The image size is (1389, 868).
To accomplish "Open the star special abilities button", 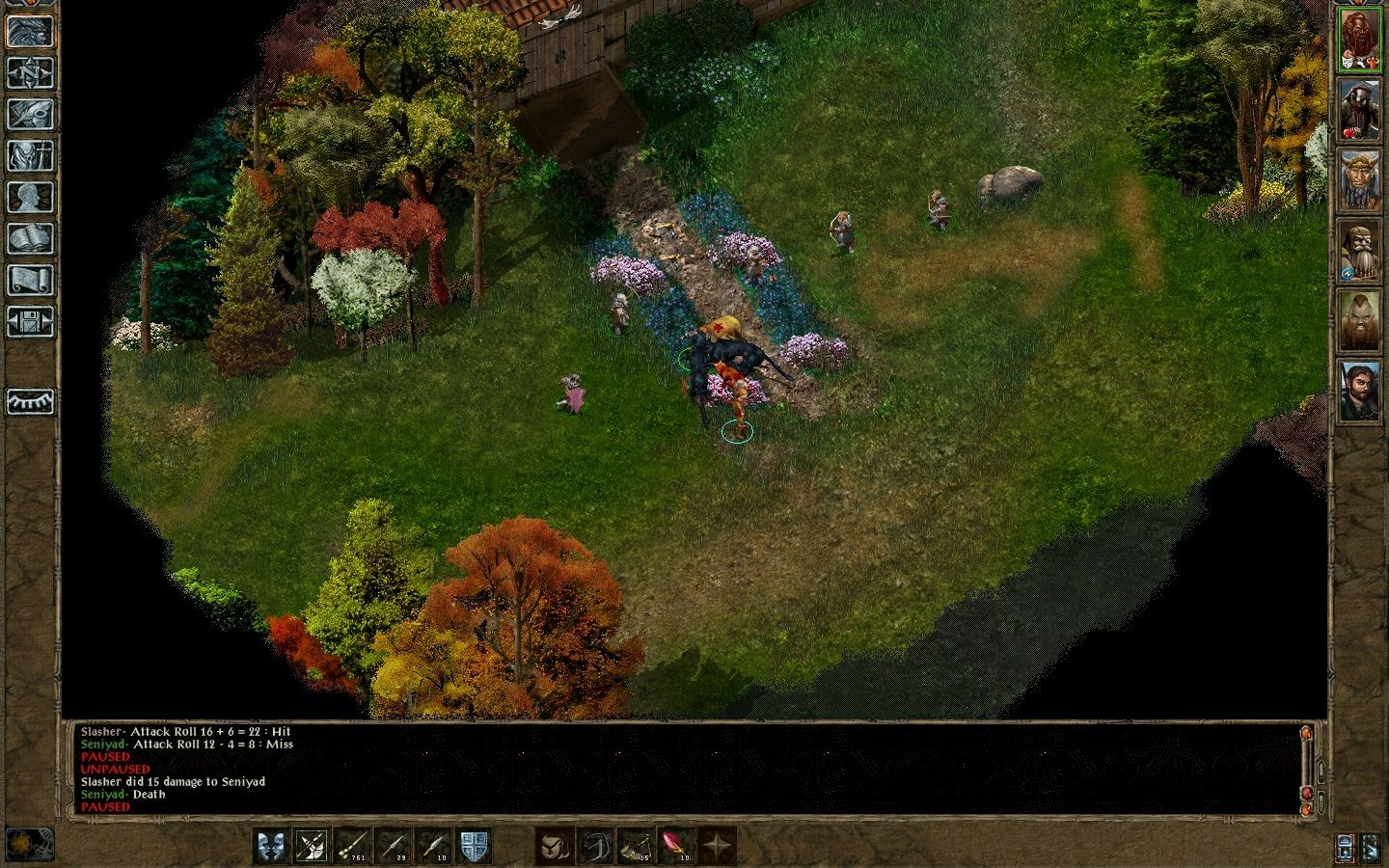I will click(x=716, y=846).
